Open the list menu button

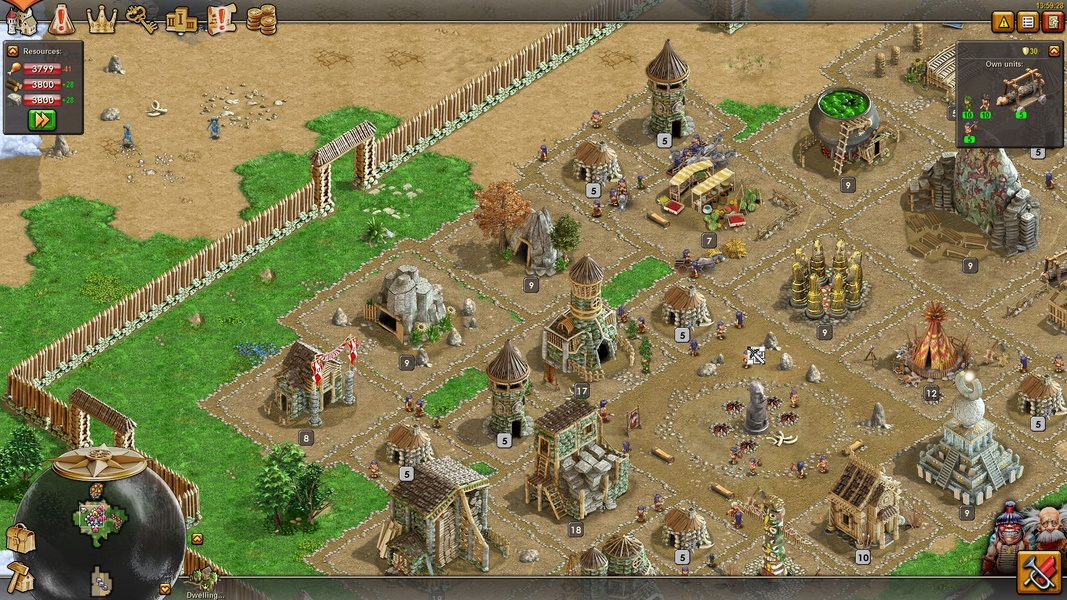[x=1028, y=22]
